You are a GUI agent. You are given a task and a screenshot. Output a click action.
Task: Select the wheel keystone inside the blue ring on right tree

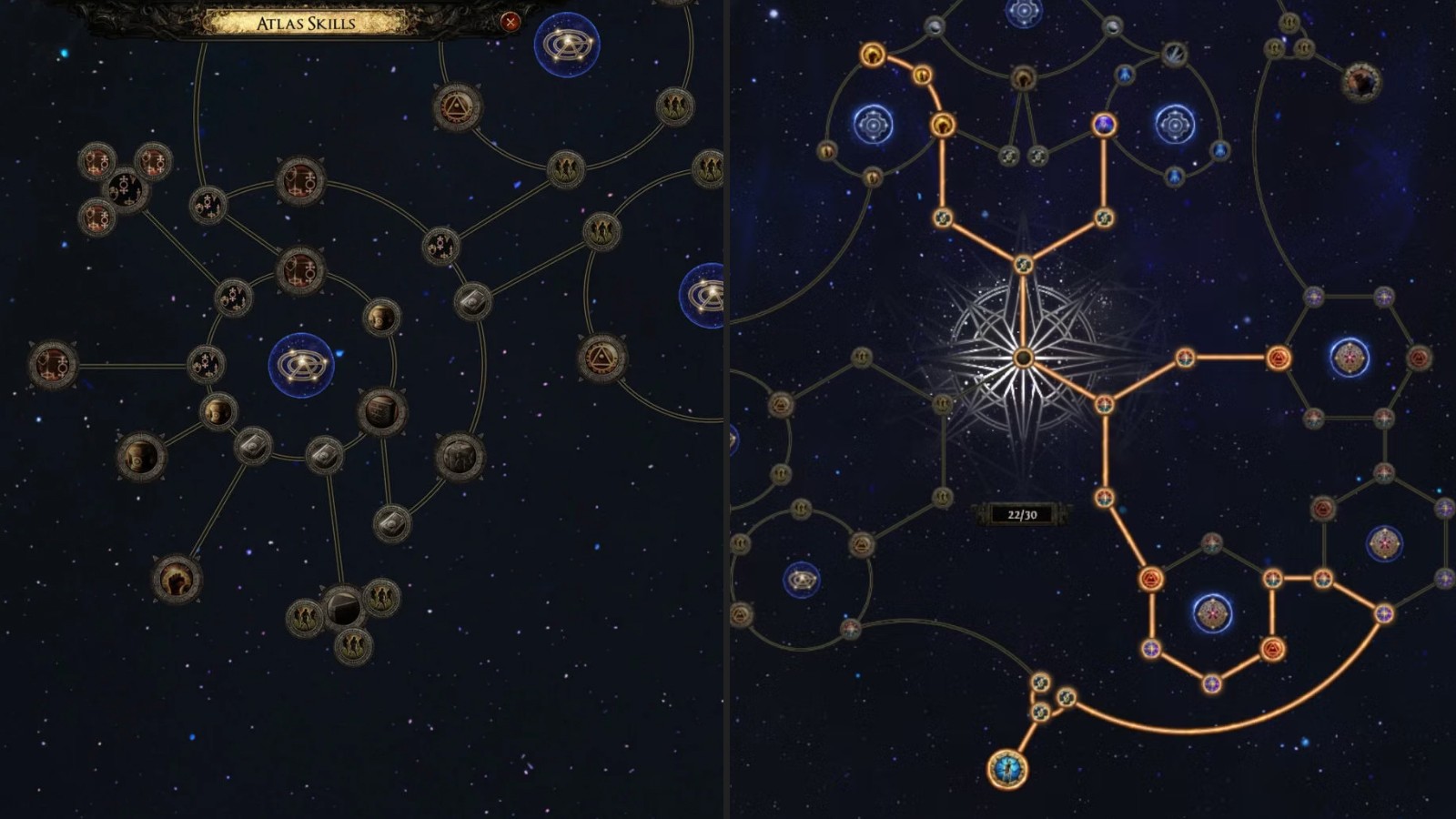pyautogui.click(x=873, y=124)
